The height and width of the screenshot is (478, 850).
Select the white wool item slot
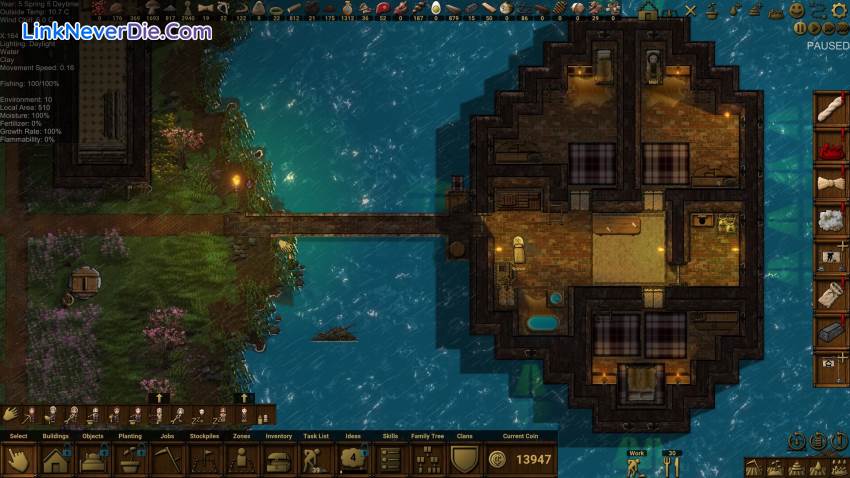pyautogui.click(x=831, y=220)
